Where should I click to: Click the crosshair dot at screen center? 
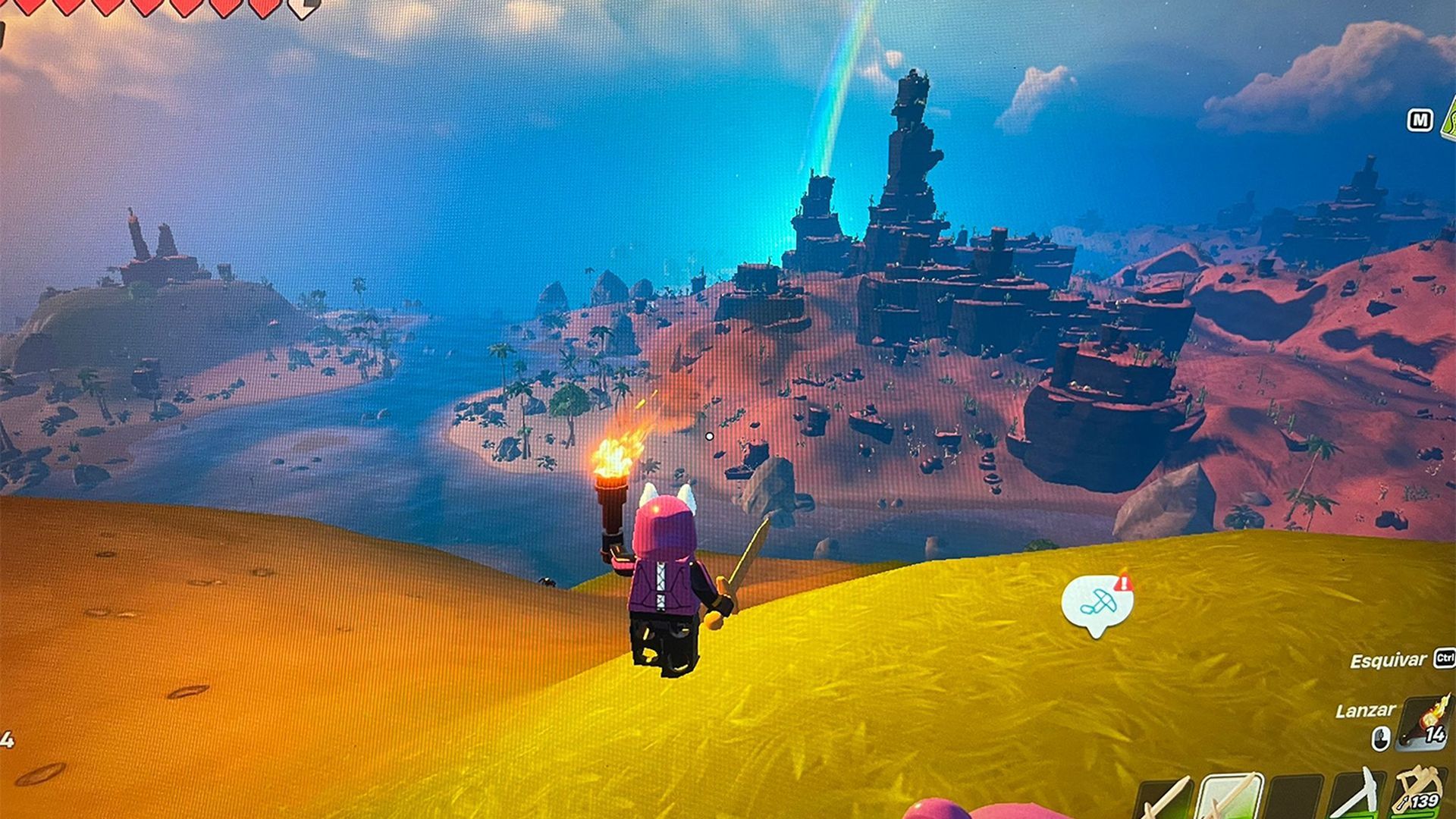(x=709, y=436)
